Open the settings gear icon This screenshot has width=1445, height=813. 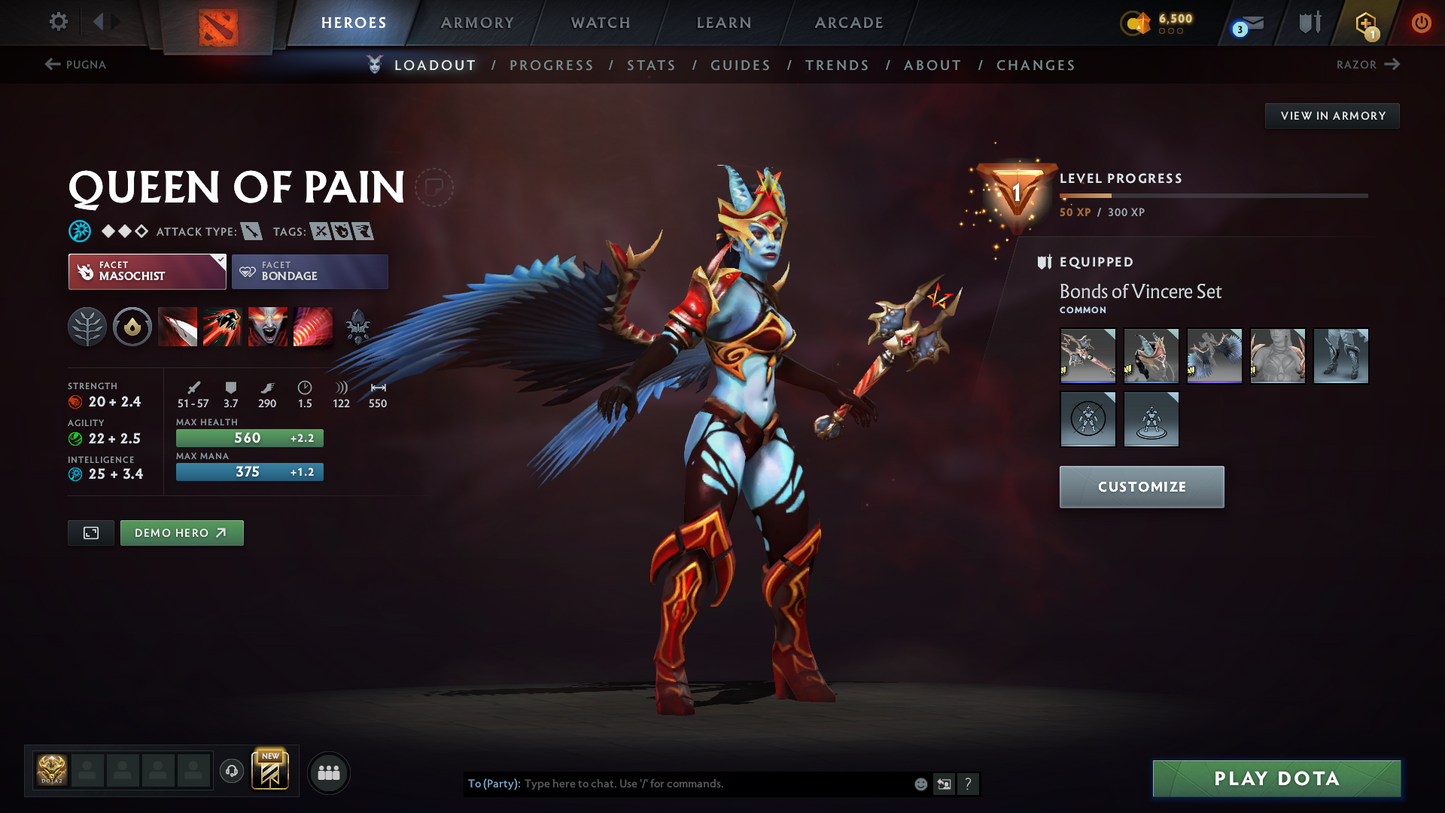tap(57, 22)
